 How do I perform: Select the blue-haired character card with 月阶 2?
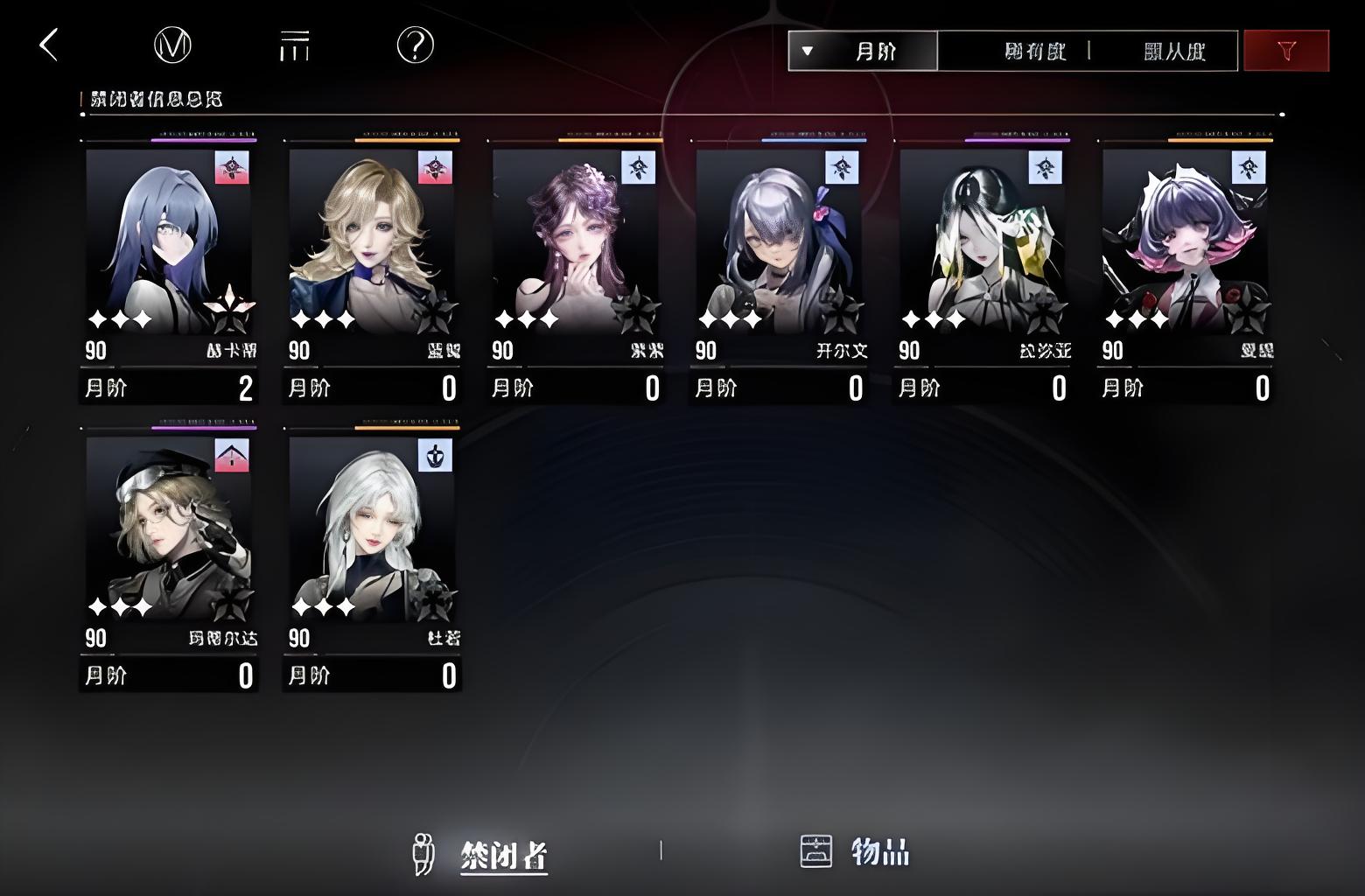(x=169, y=262)
